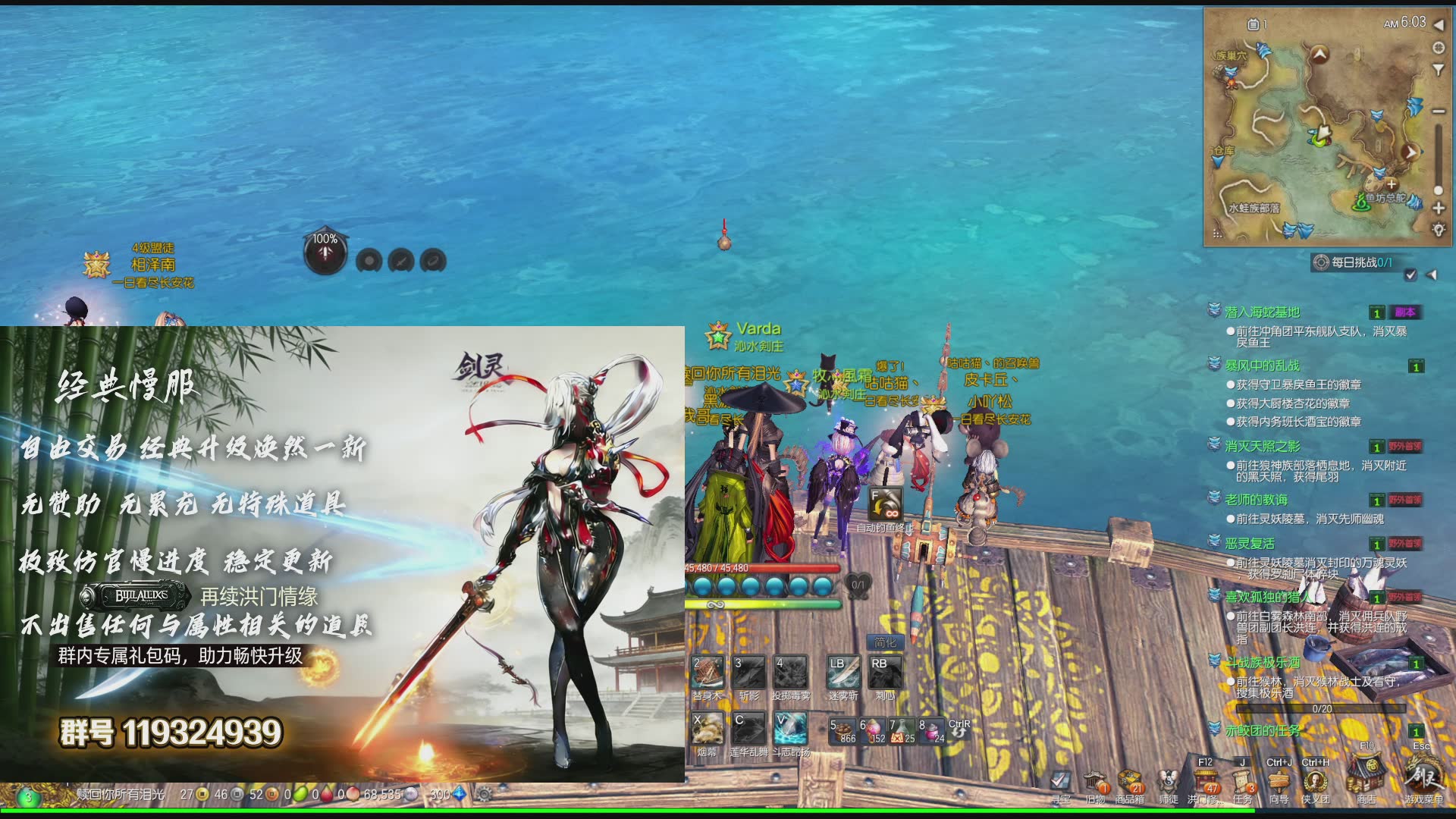This screenshot has height=819, width=1456.
Task: Open the 游戏菜单 game menu
Action: [1423, 779]
